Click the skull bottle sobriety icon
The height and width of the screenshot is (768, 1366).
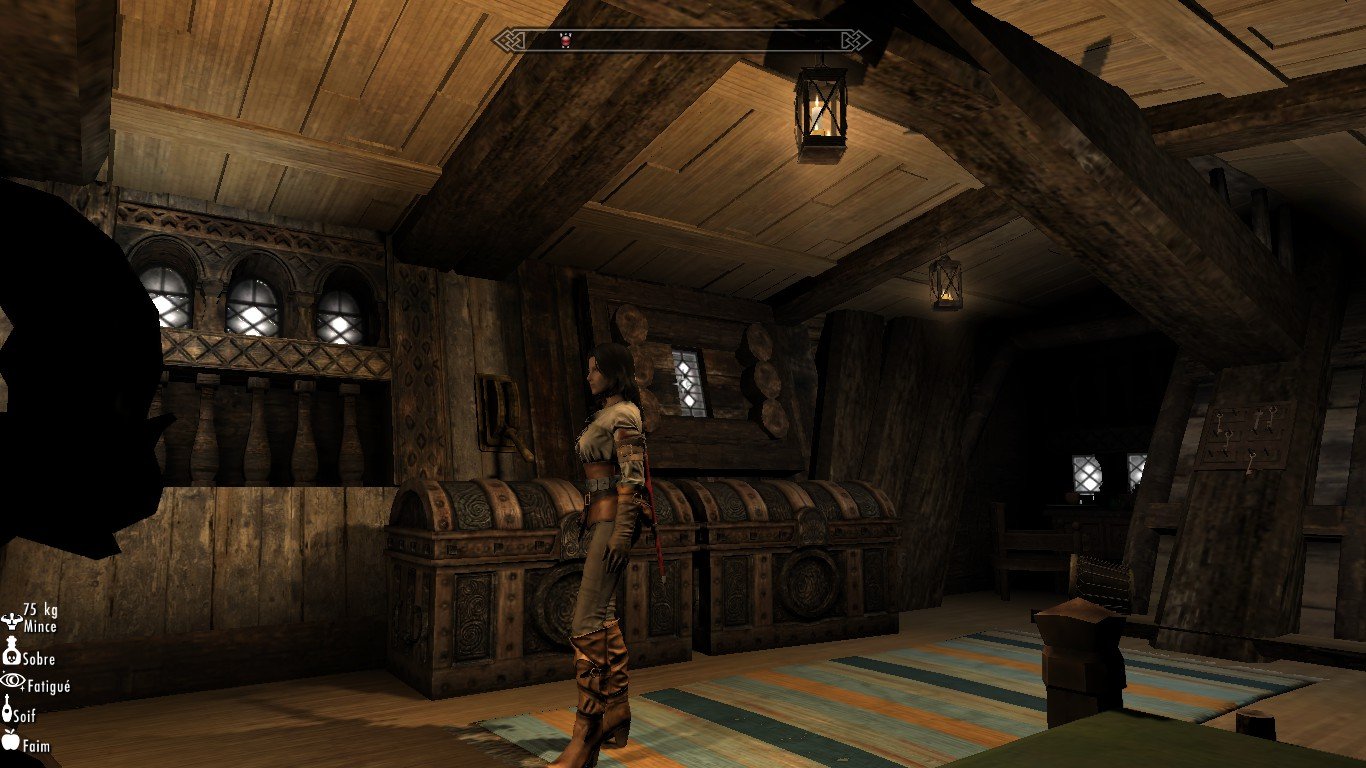tap(11, 655)
